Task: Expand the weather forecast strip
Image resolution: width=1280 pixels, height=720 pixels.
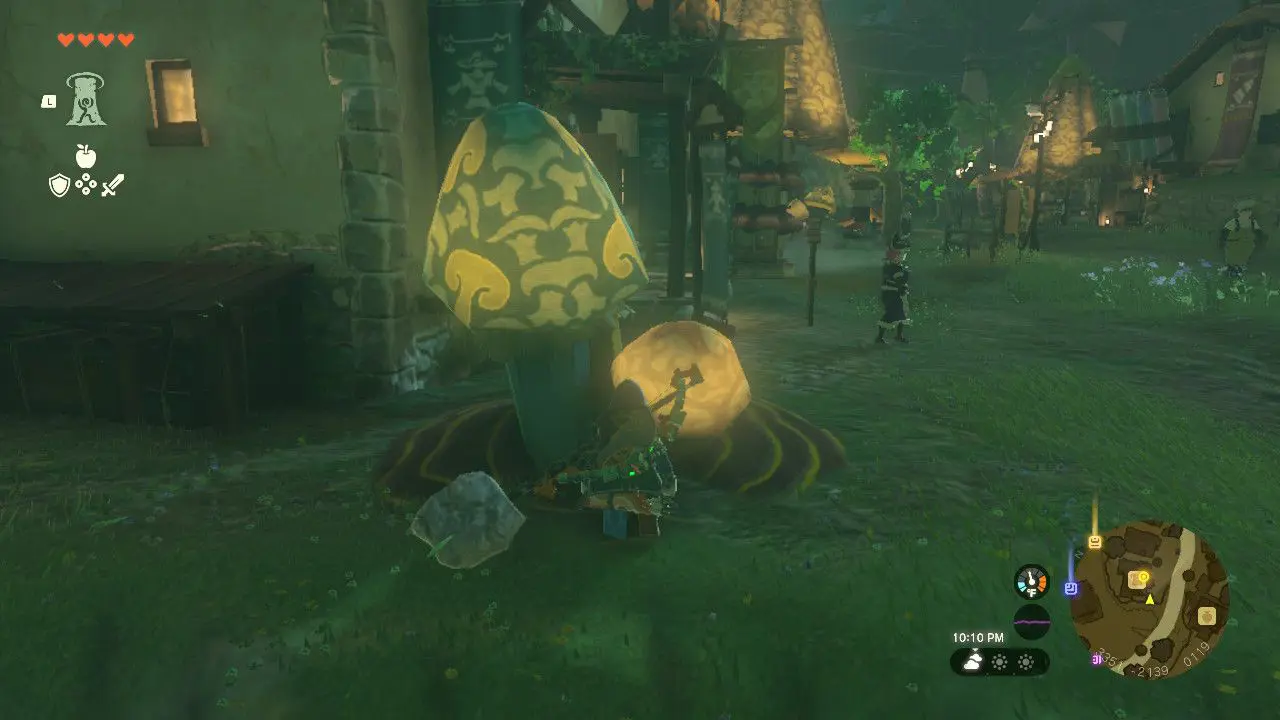Action: [x=1000, y=660]
